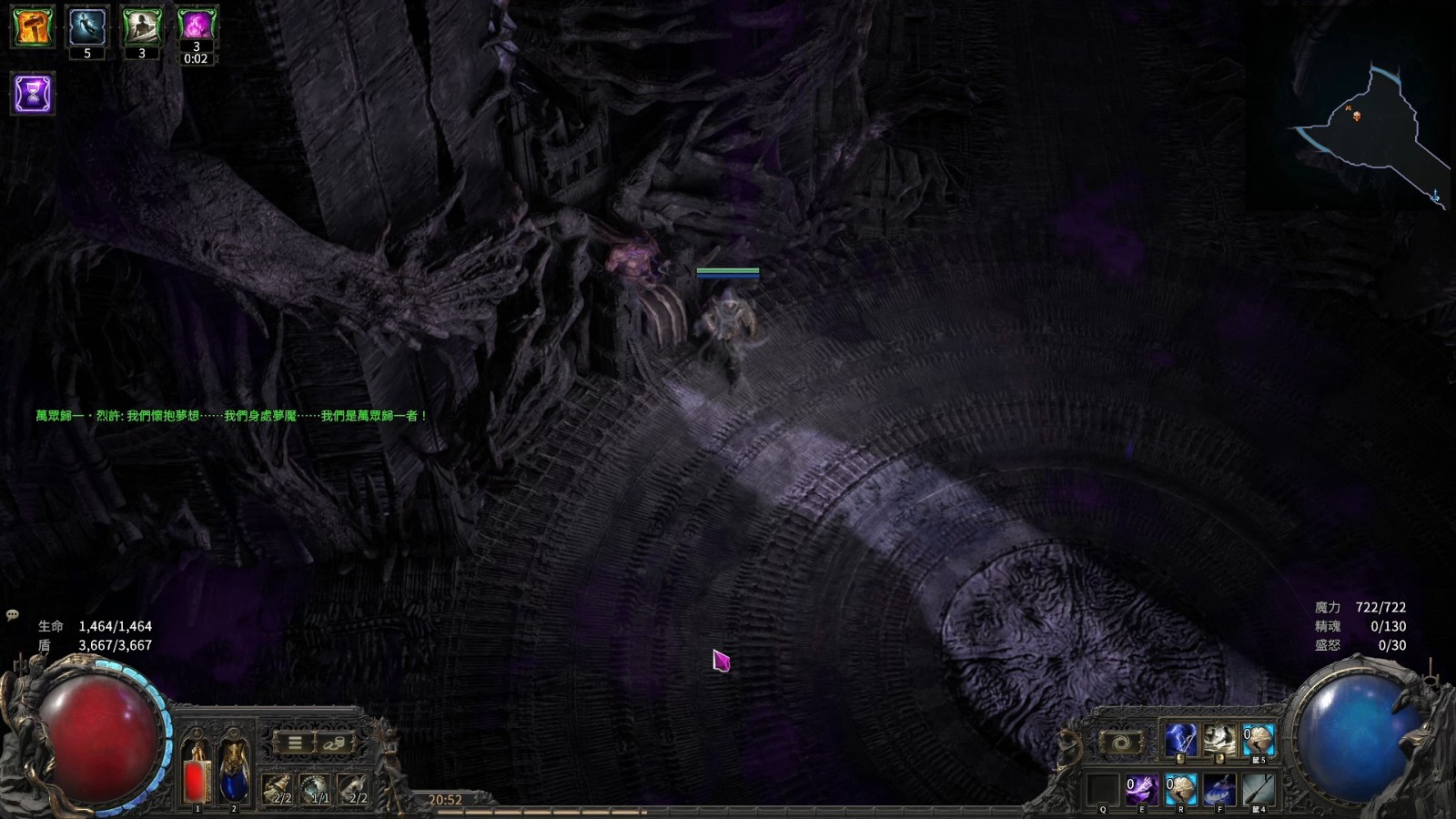The height and width of the screenshot is (819, 1456).
Task: Click the purple hourglass buff icon
Action: [x=33, y=94]
